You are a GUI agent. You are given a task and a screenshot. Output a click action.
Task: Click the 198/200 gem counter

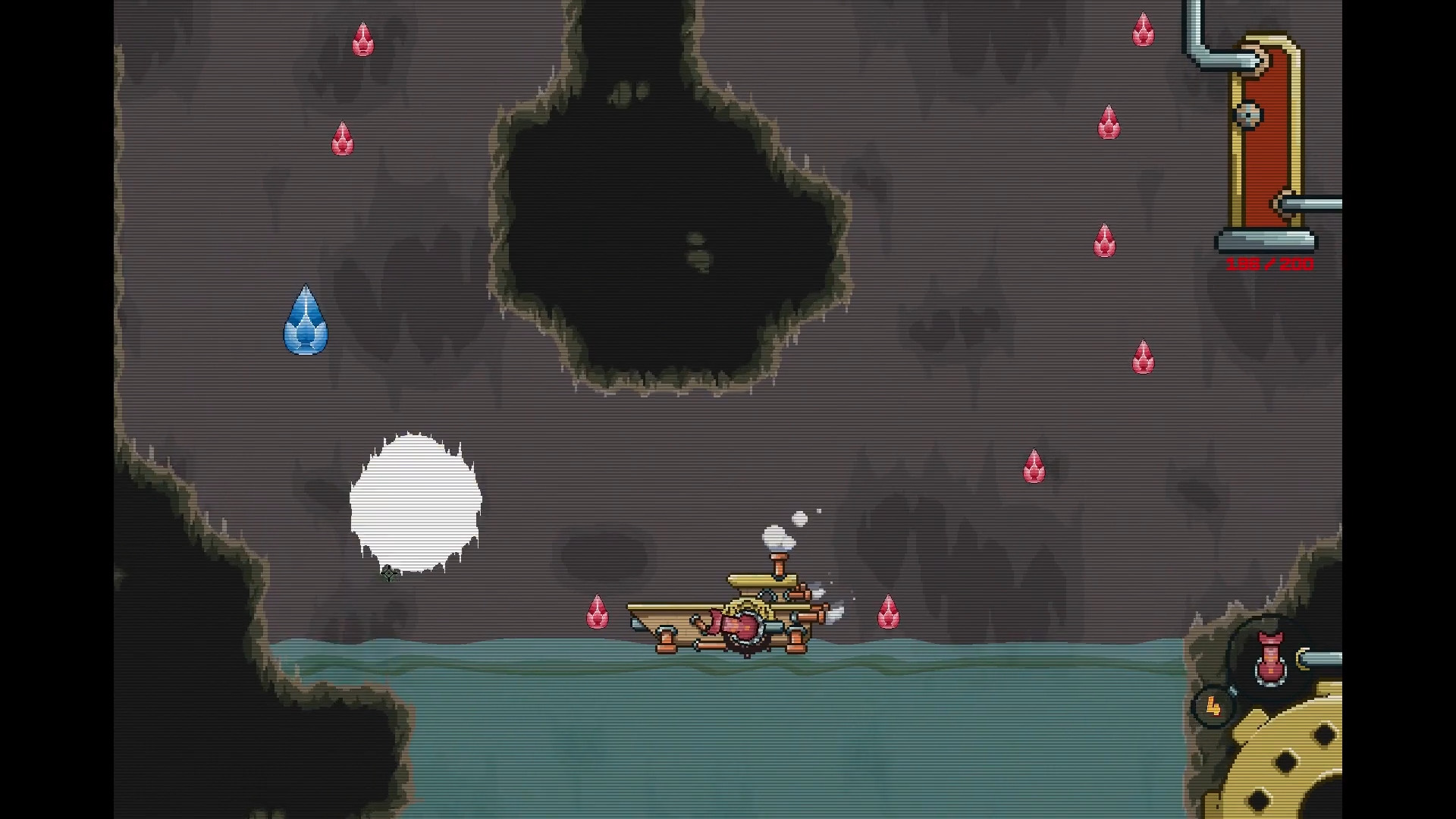click(x=1269, y=265)
